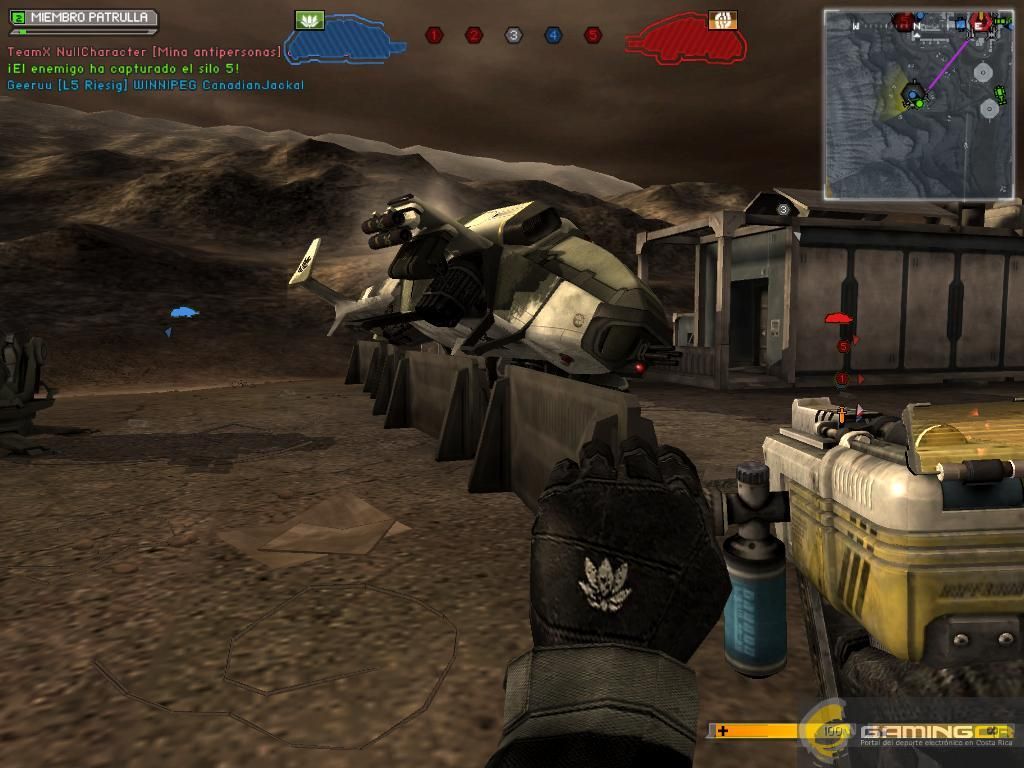The image size is (1024, 768).
Task: Select the red silo 1 indicator
Action: coord(433,36)
